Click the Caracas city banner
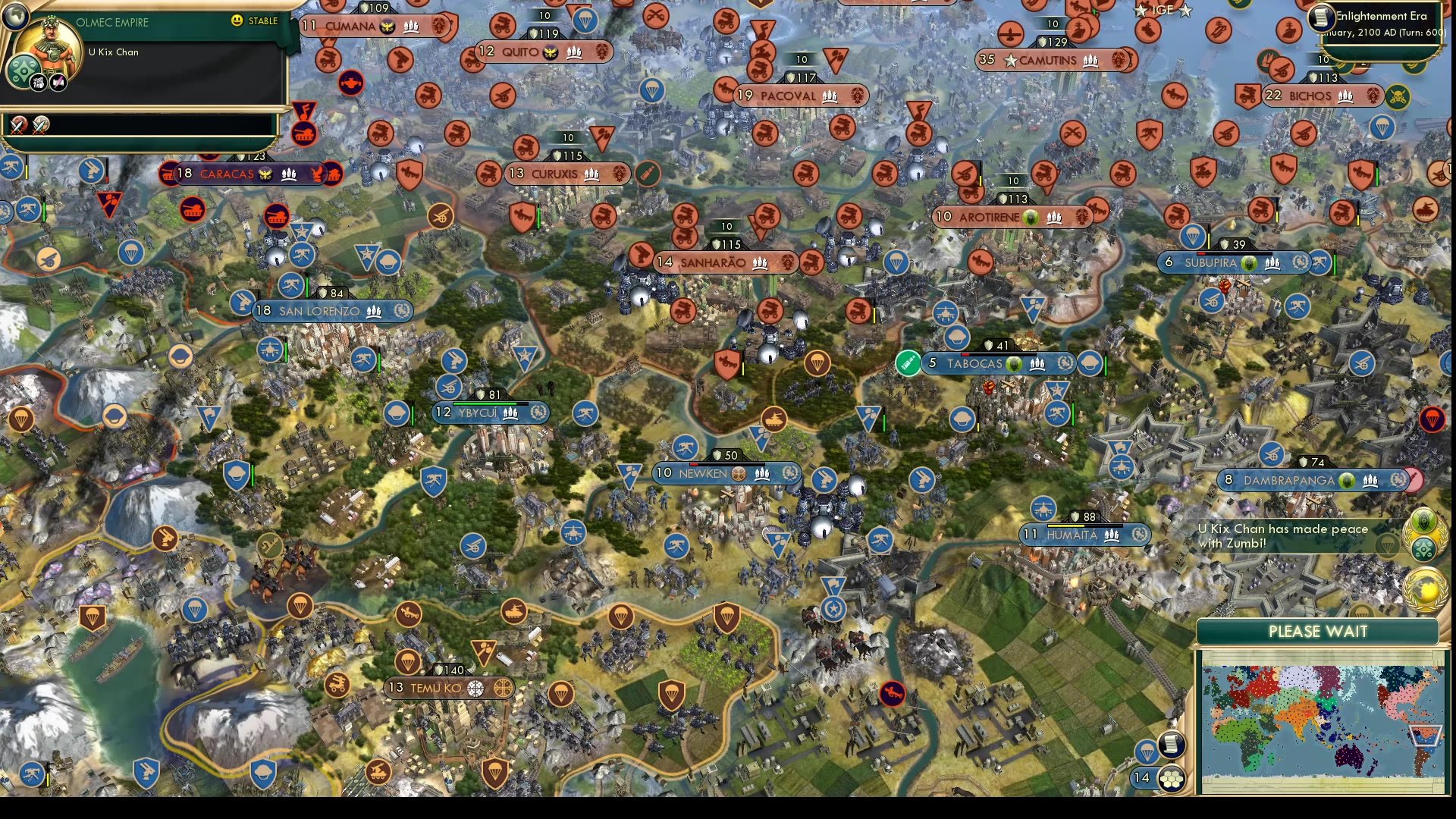The image size is (1456, 819). tap(227, 174)
